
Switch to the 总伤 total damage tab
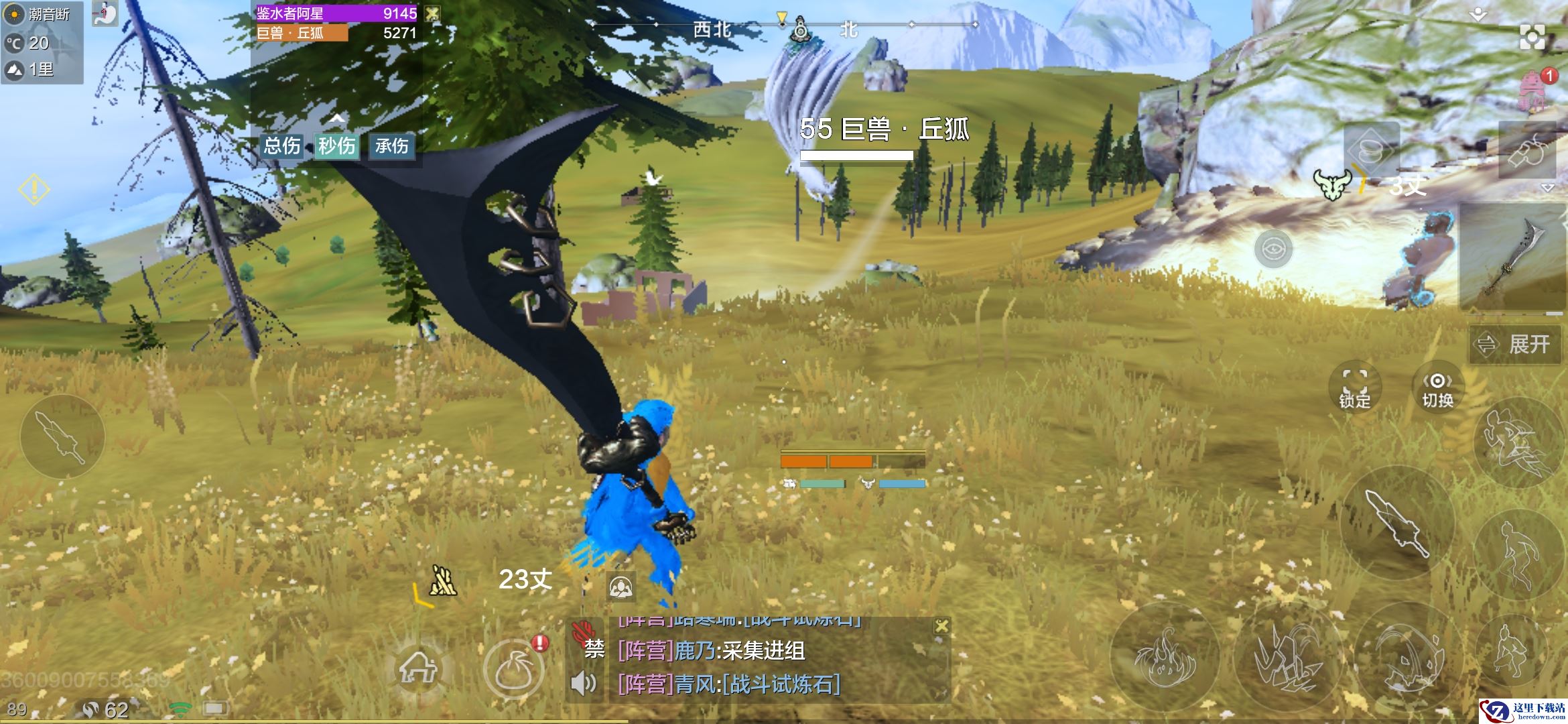(282, 146)
